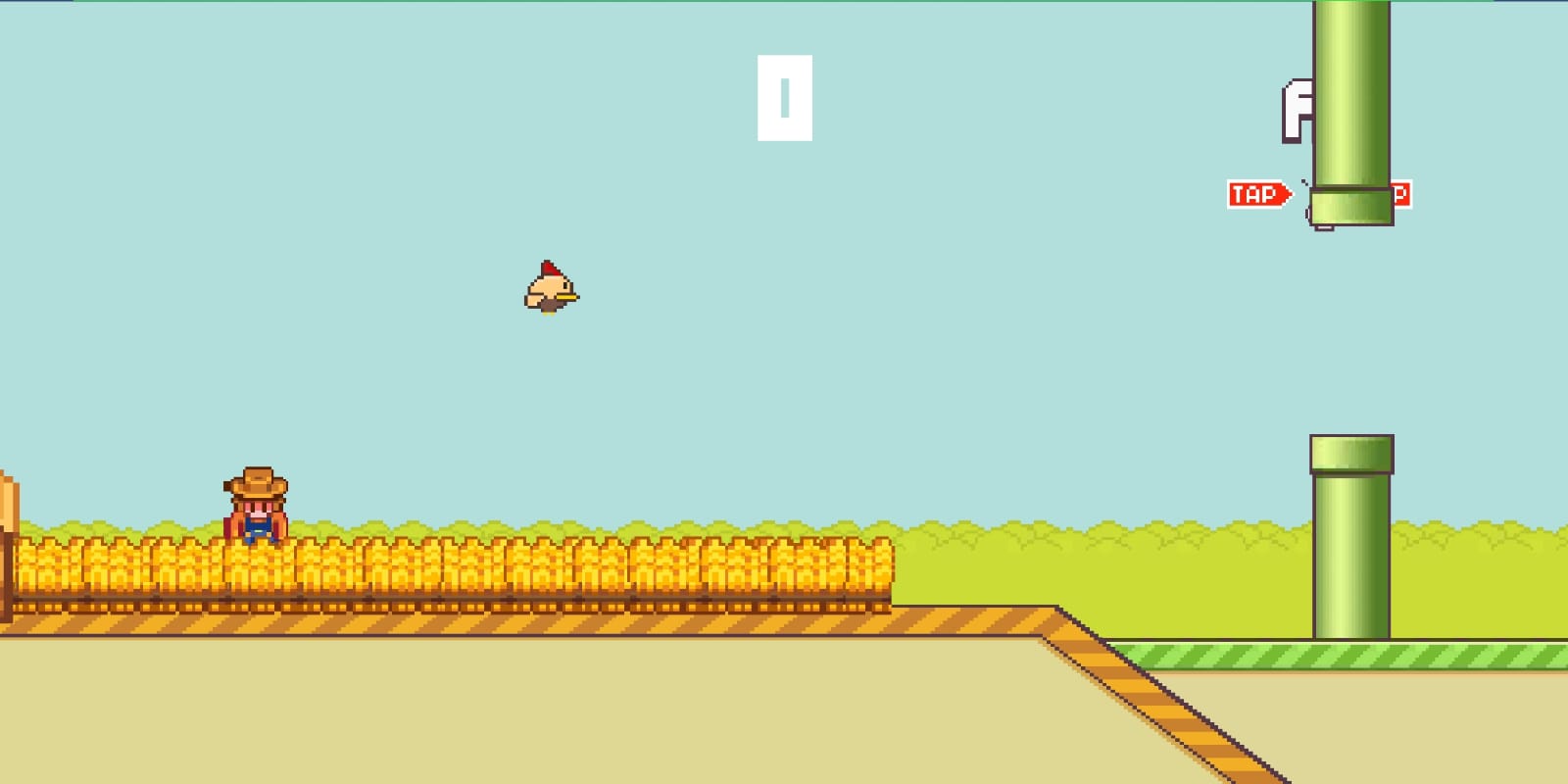Screen dimensions: 1568x784
Task: Click the flying chicken sprite
Action: [550, 291]
